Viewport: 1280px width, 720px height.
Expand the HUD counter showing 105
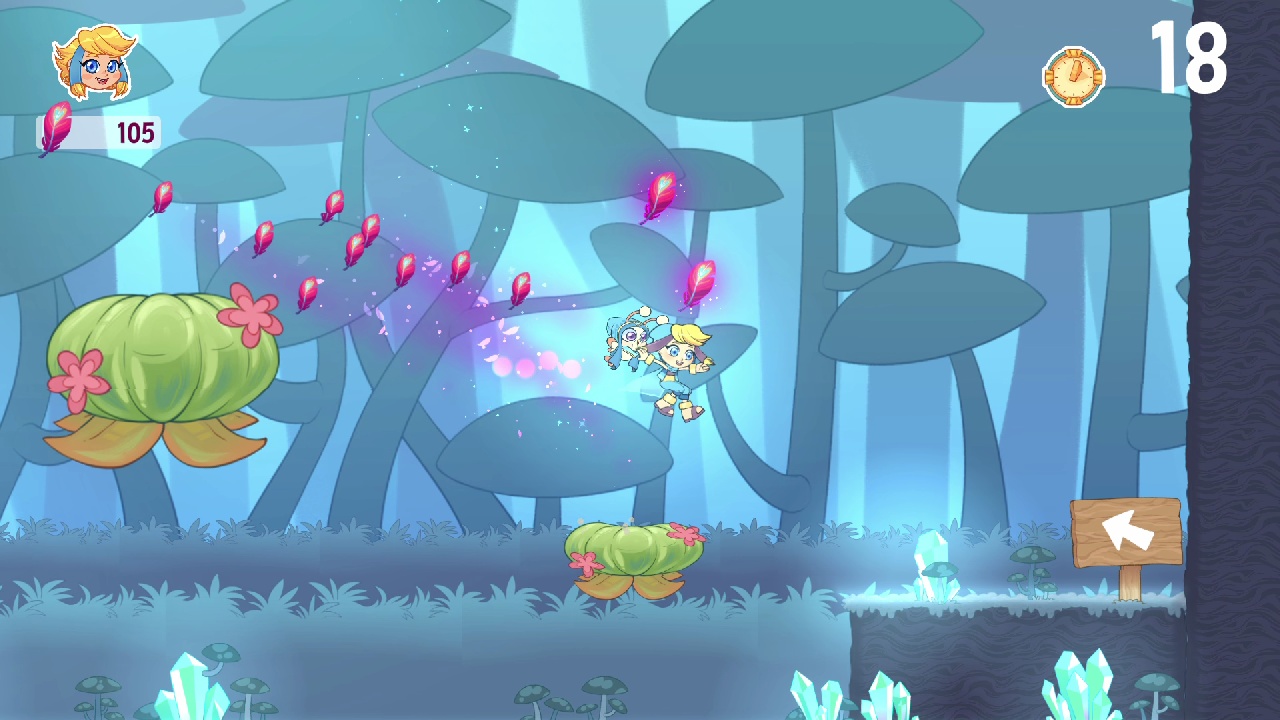click(x=134, y=131)
